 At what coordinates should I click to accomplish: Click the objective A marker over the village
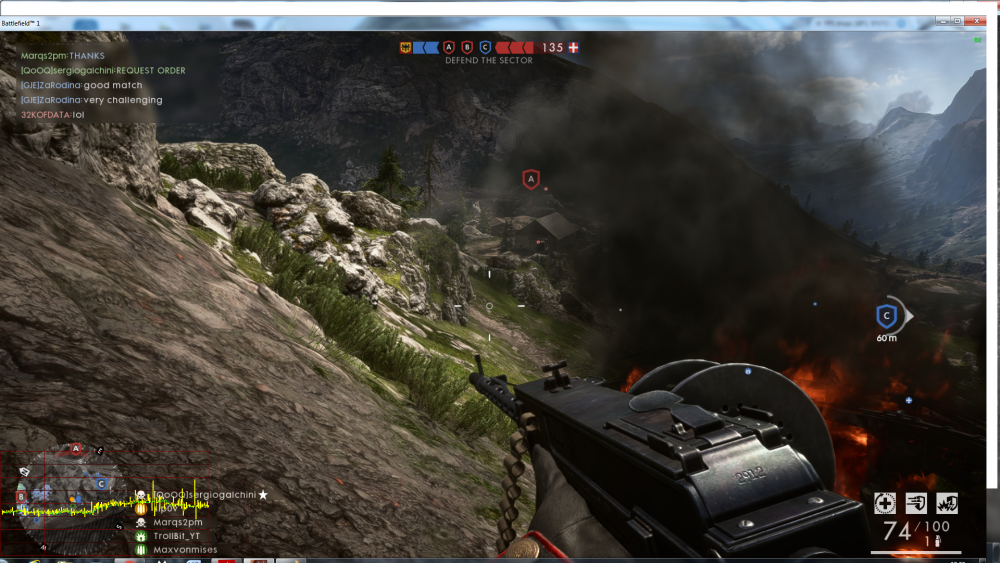tap(531, 179)
